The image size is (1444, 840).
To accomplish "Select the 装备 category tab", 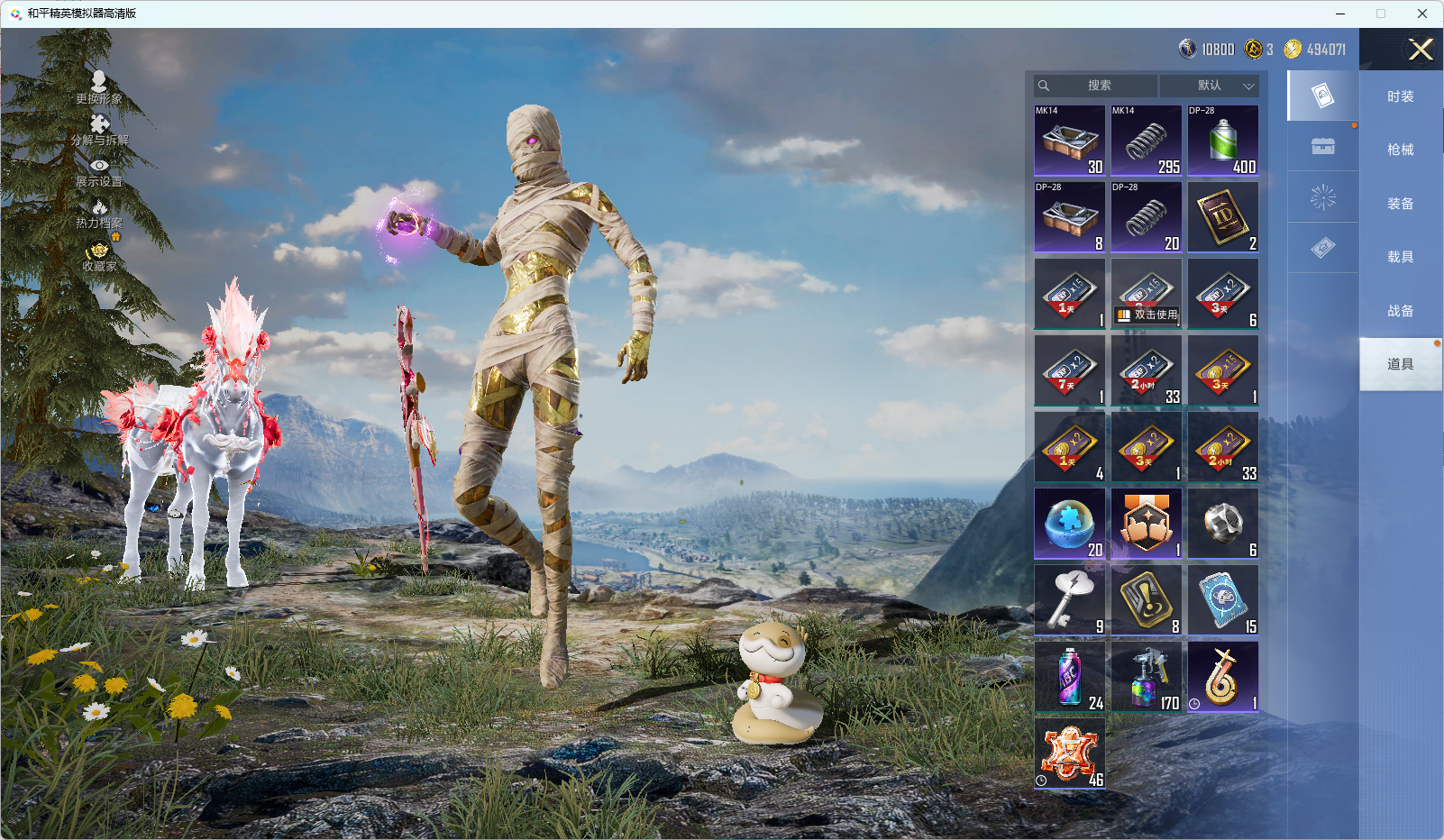I will click(1400, 204).
